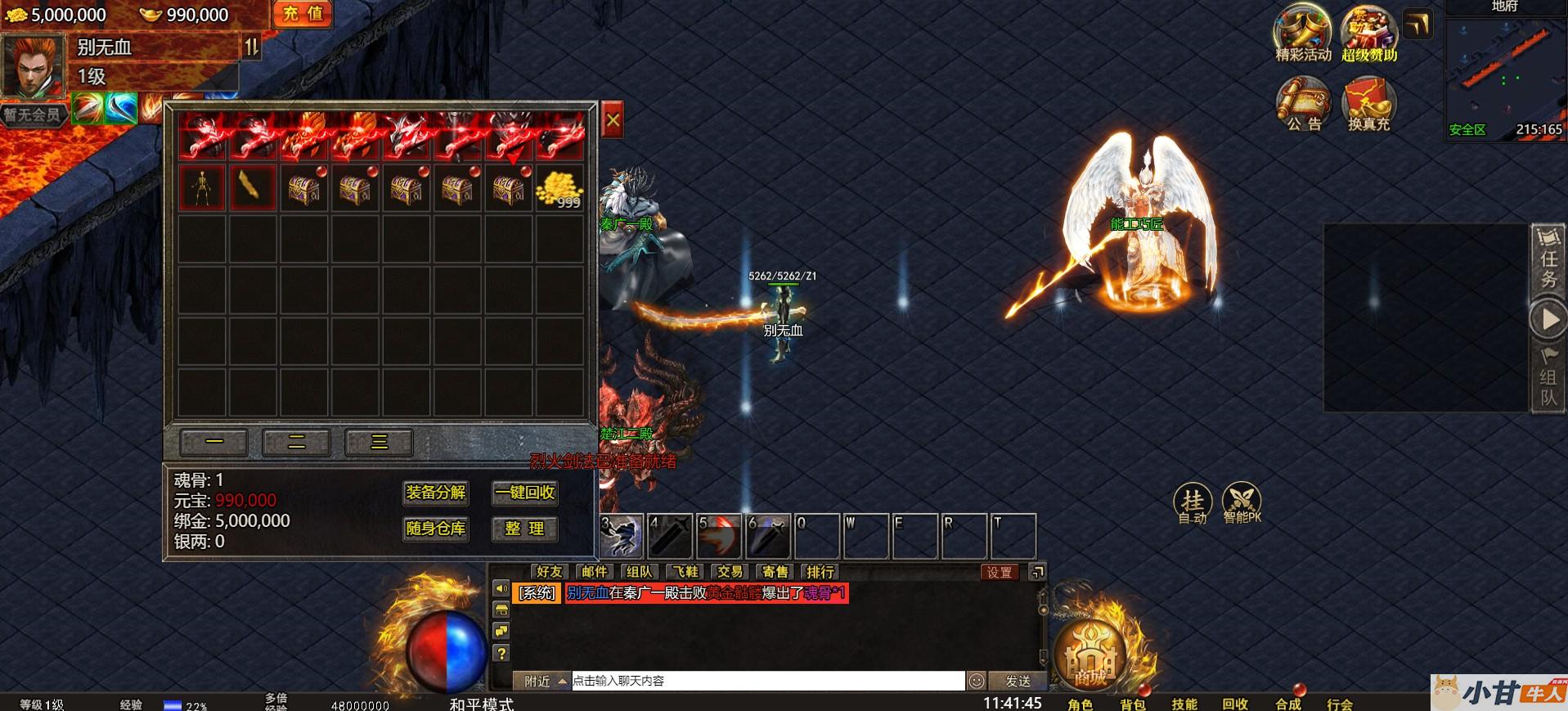Select the gold coin pile stacked 999
Viewport: 1568px width, 711px height.
coord(559,189)
